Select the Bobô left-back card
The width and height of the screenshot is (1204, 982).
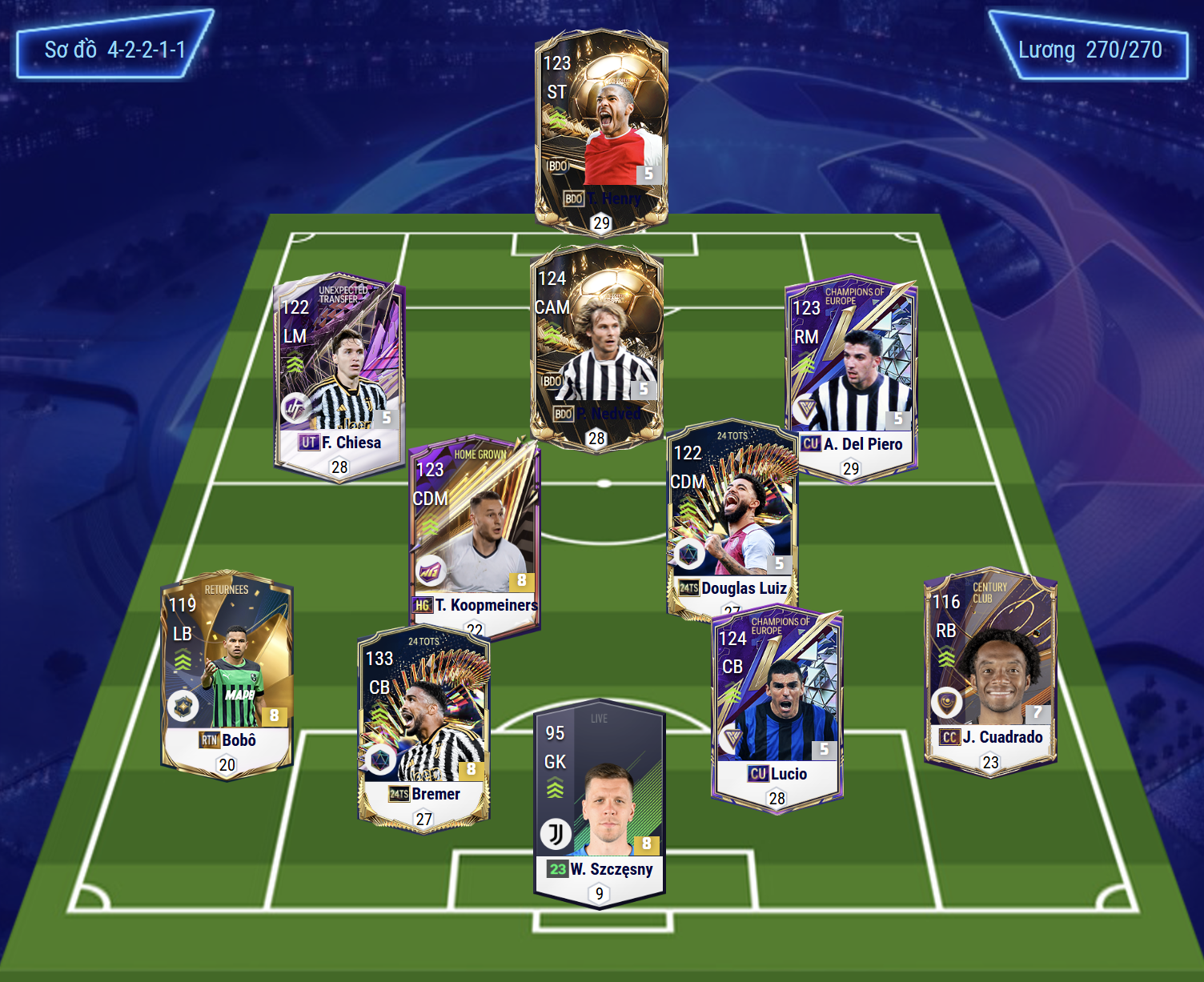227,674
